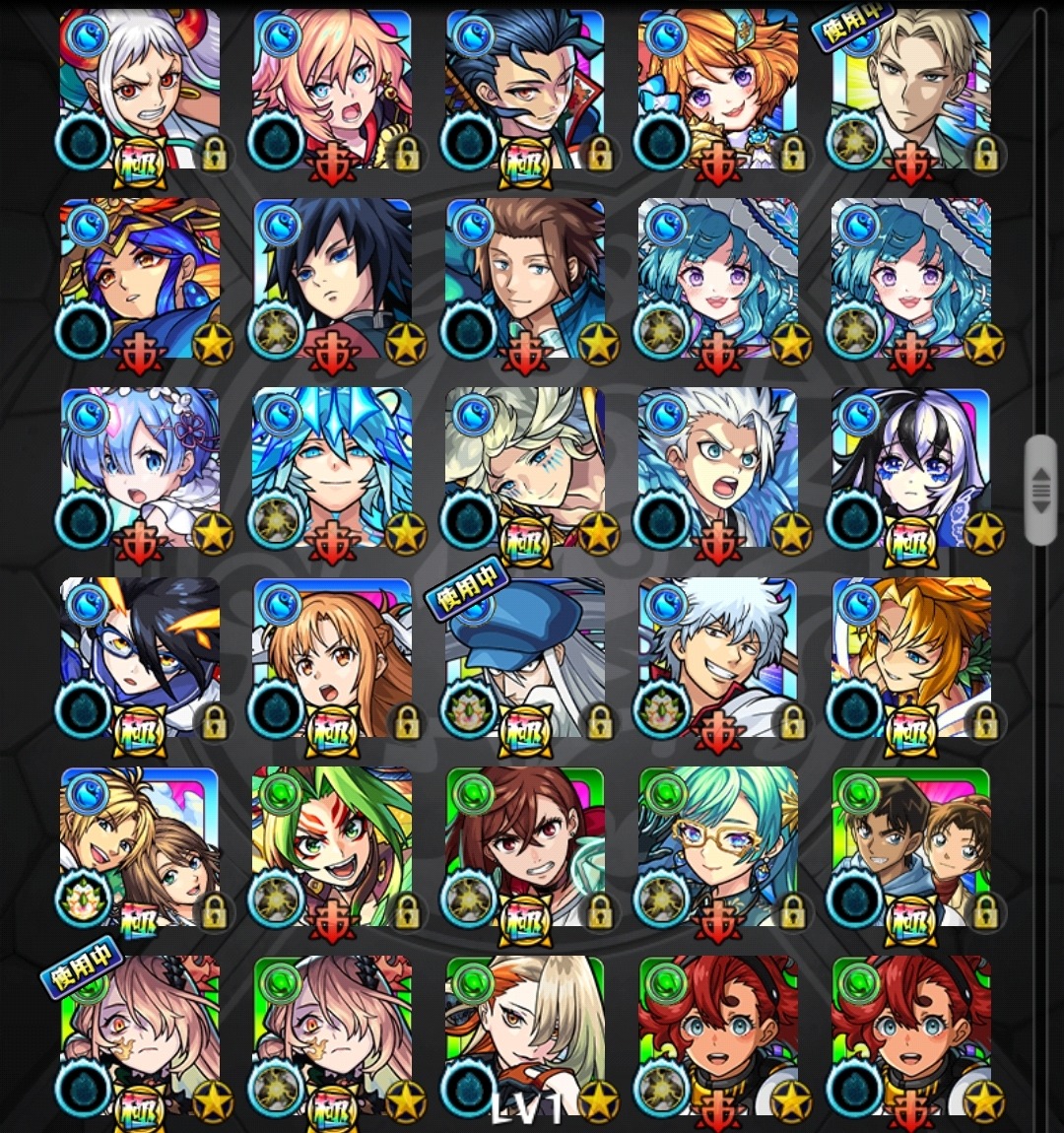This screenshot has width=1064, height=1133.
Task: Pick the tile showing two boys together
Action: point(912,847)
